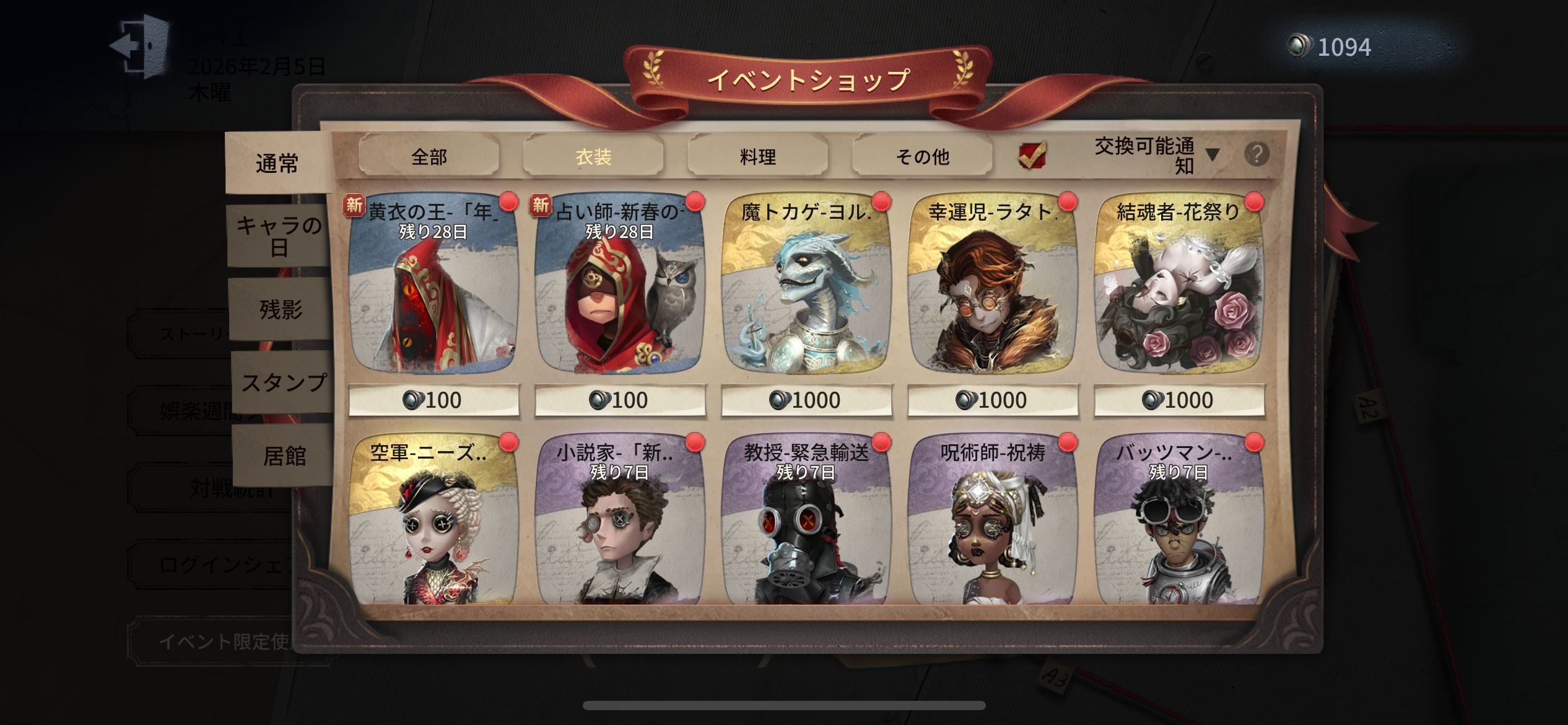The height and width of the screenshot is (725, 1568).
Task: Choose the その他 category filter
Action: (922, 156)
